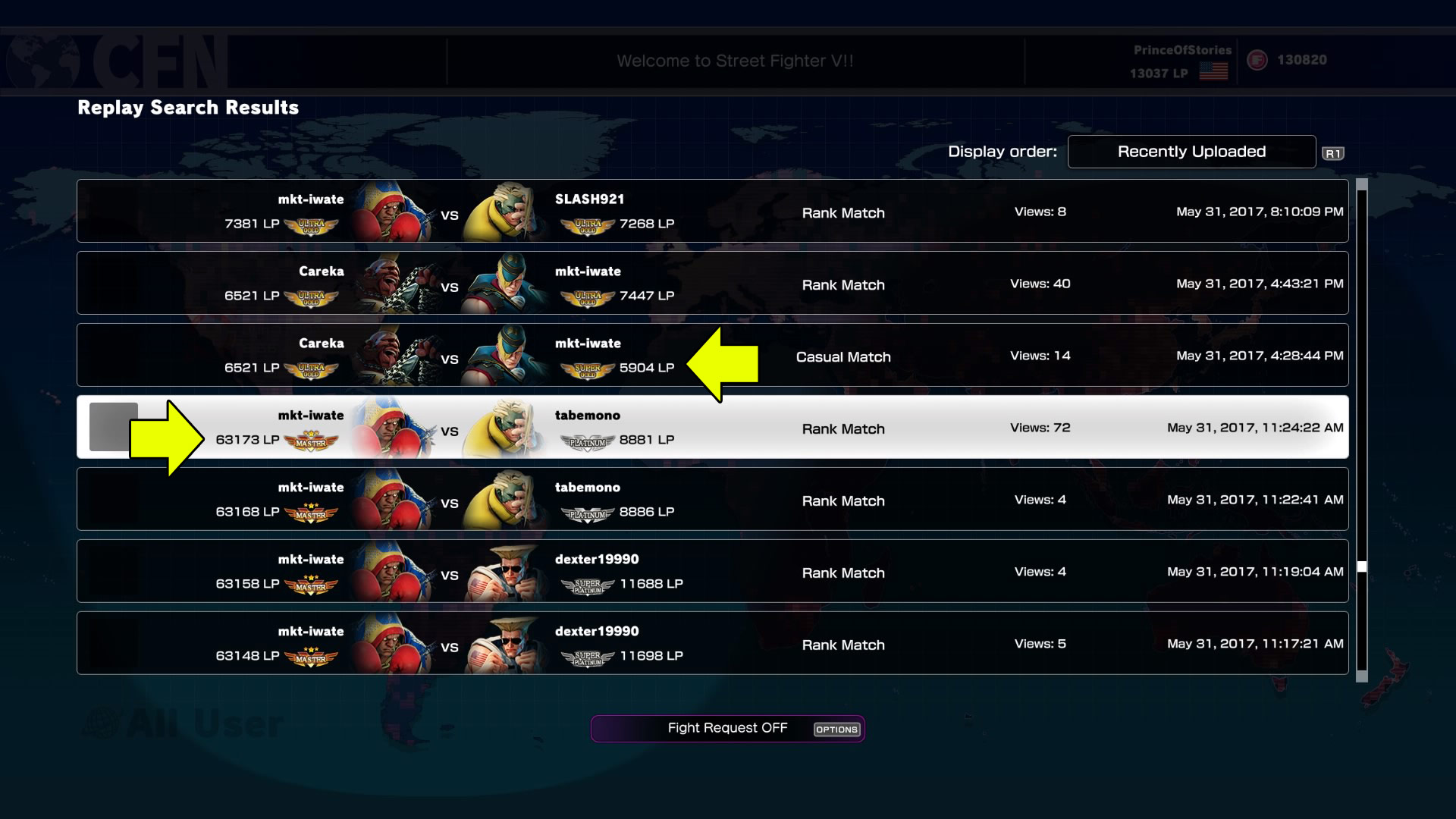
Task: Click the grey replay thumbnail on highlighted row
Action: pyautogui.click(x=112, y=427)
